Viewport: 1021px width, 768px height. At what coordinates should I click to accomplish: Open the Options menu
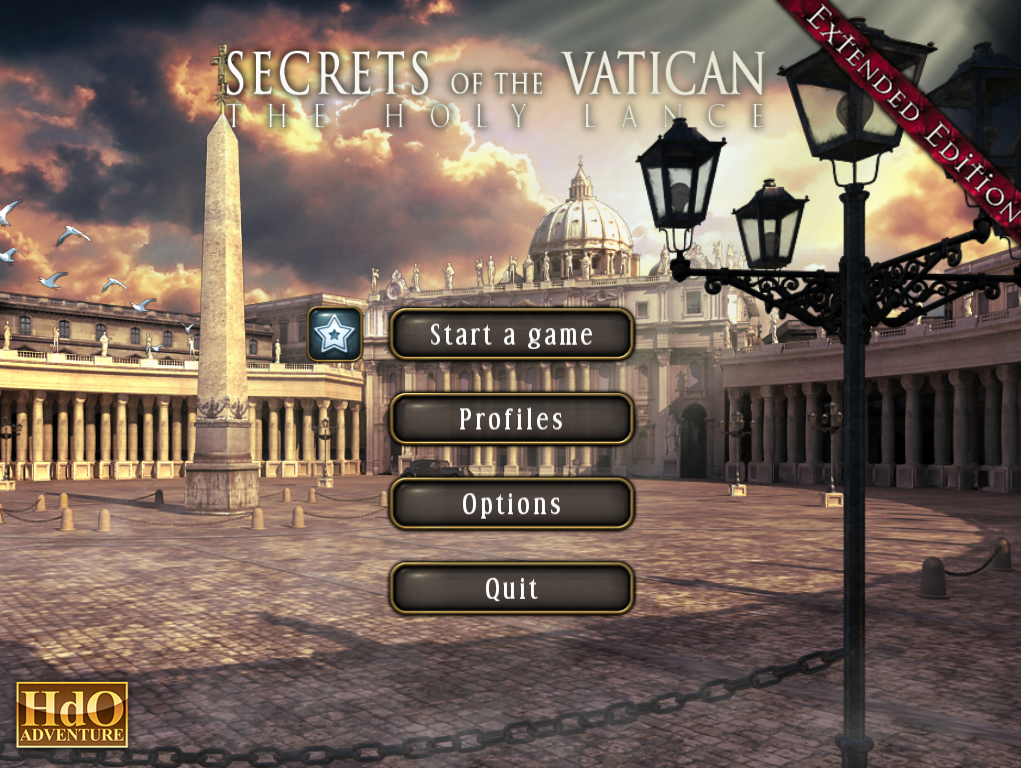coord(511,504)
